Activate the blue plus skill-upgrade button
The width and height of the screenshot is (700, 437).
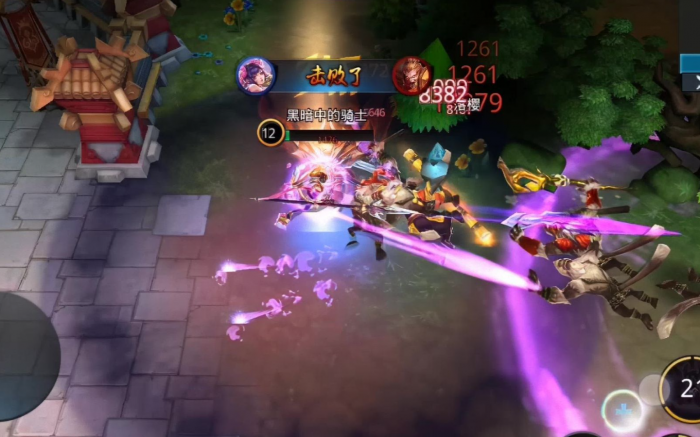[622, 410]
